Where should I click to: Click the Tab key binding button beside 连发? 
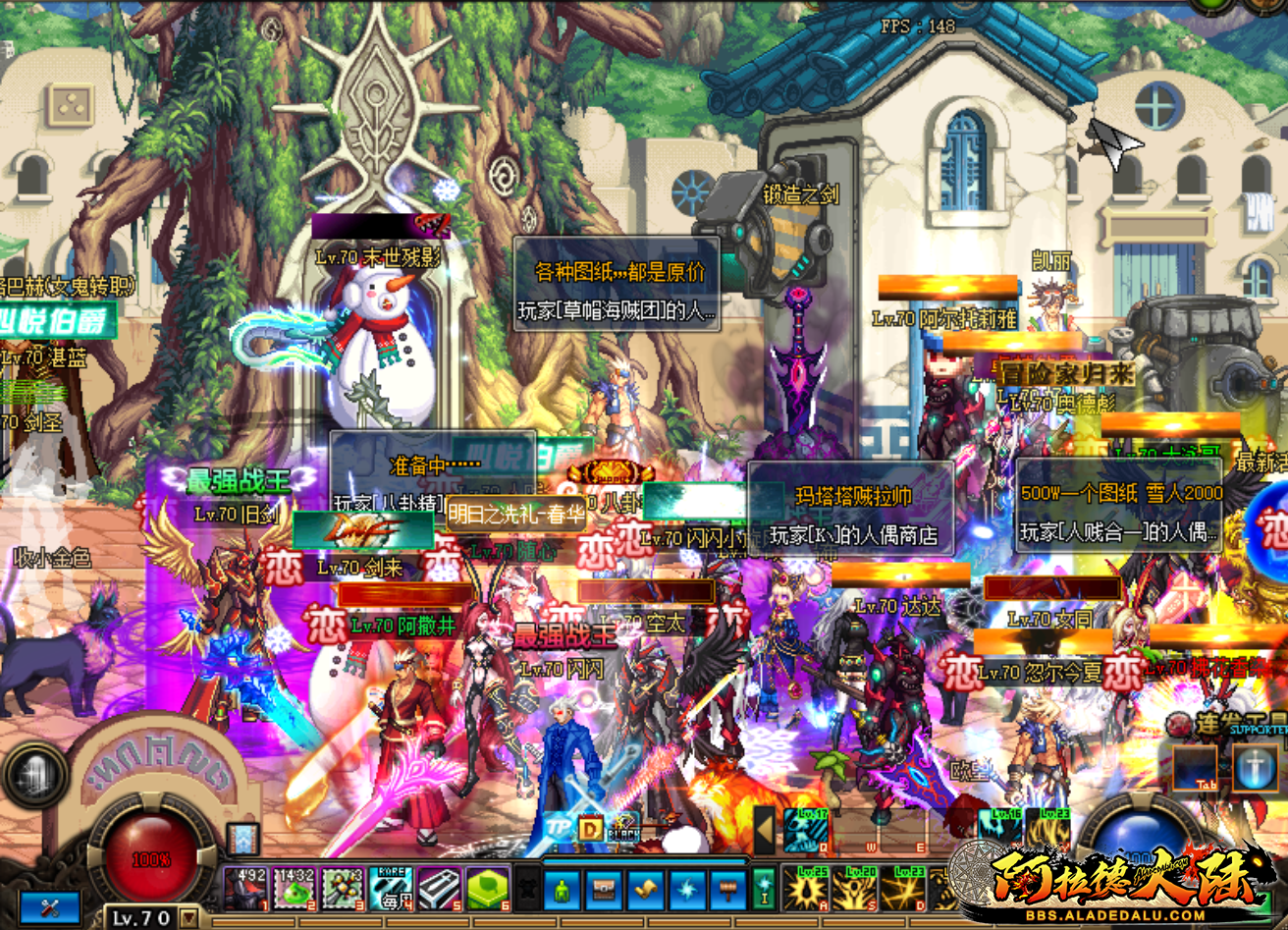point(1195,767)
